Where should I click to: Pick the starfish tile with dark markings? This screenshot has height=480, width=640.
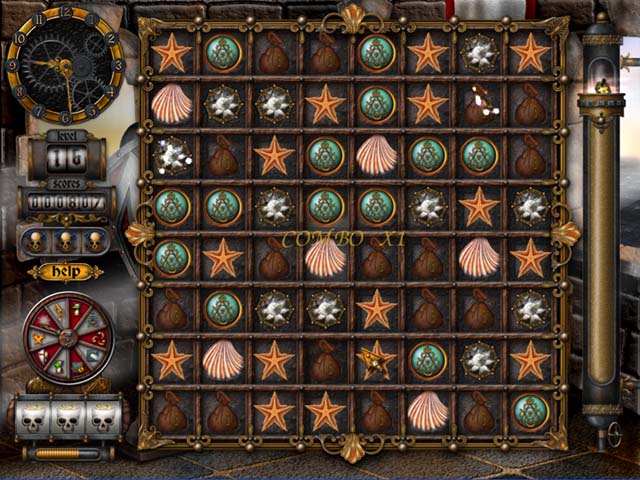click(377, 360)
